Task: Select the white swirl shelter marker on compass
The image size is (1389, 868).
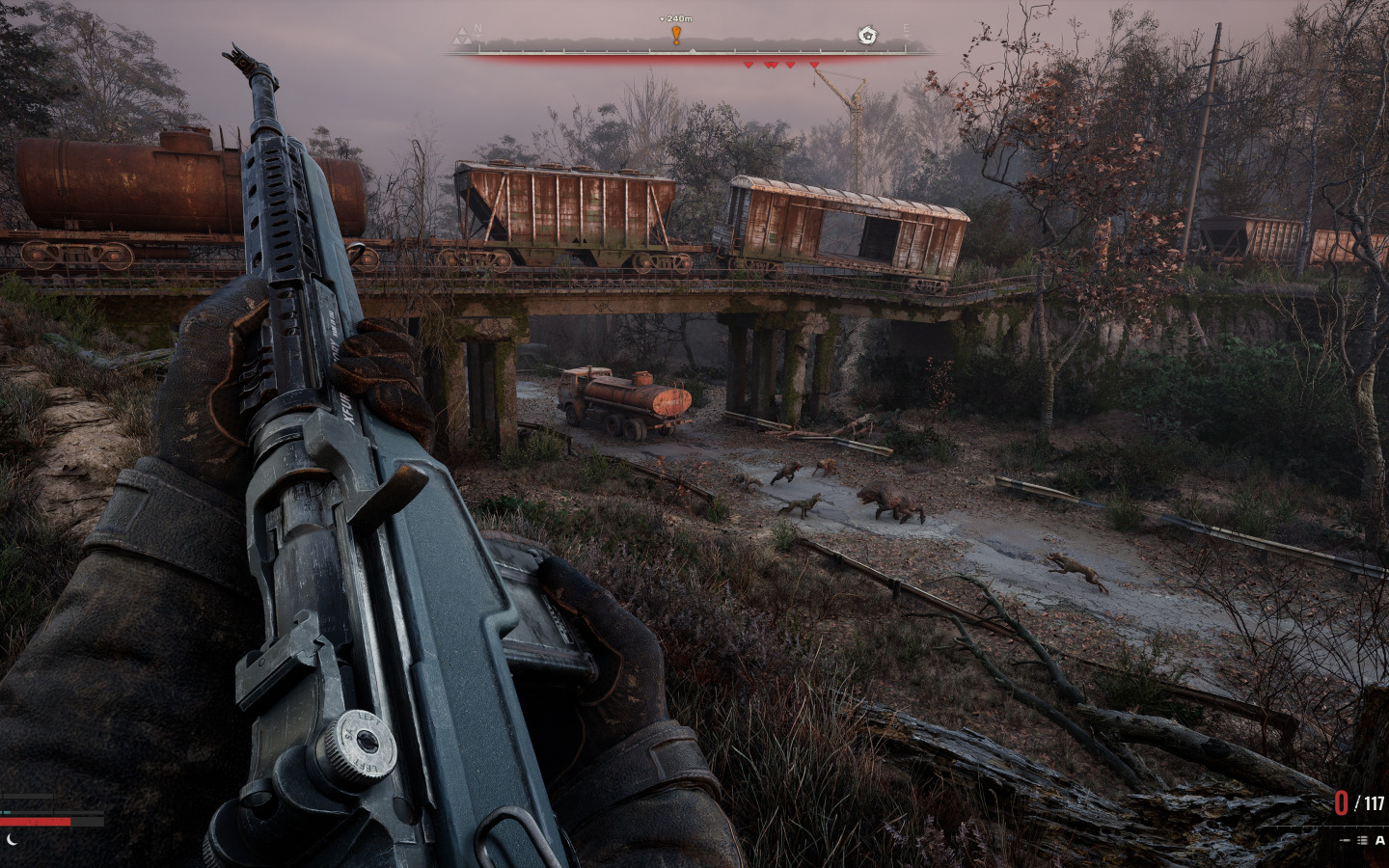Action: tap(867, 37)
